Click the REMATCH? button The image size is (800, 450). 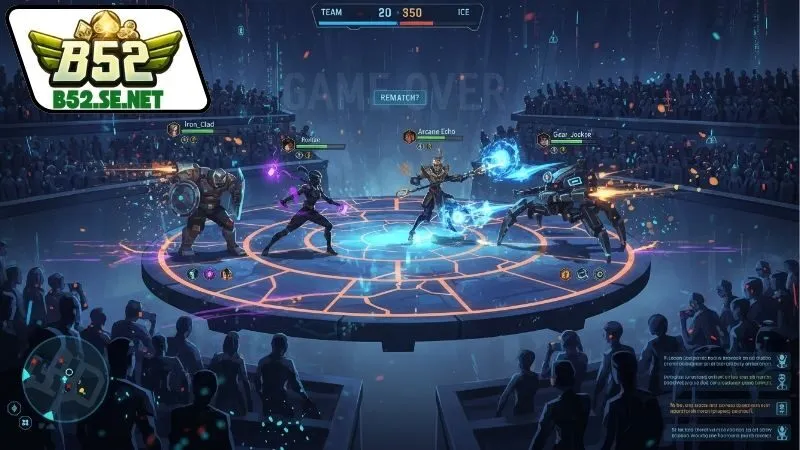click(399, 97)
